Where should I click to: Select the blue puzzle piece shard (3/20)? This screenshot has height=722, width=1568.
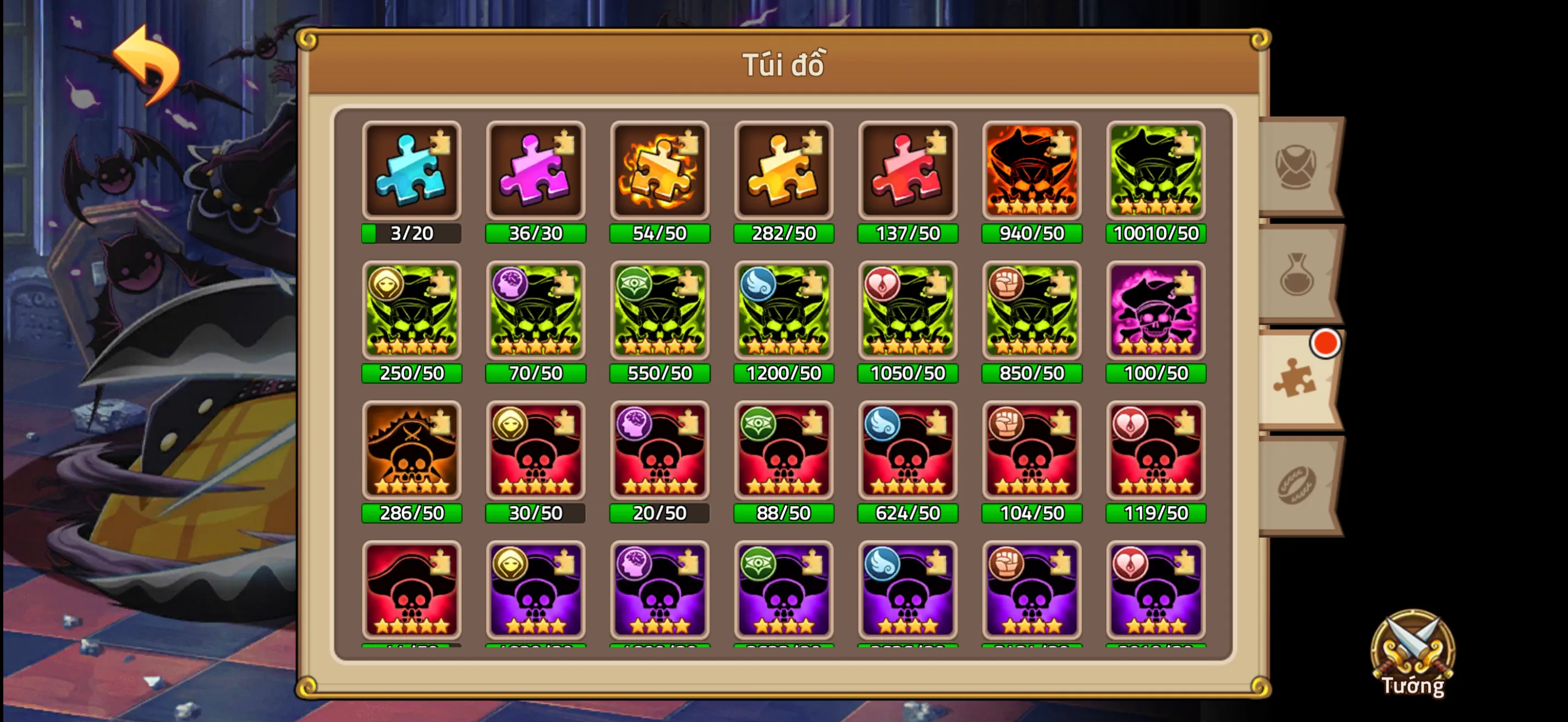411,172
